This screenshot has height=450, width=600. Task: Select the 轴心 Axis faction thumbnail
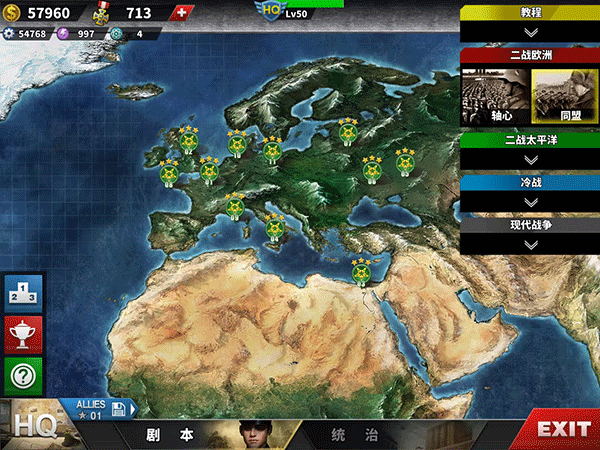494,96
